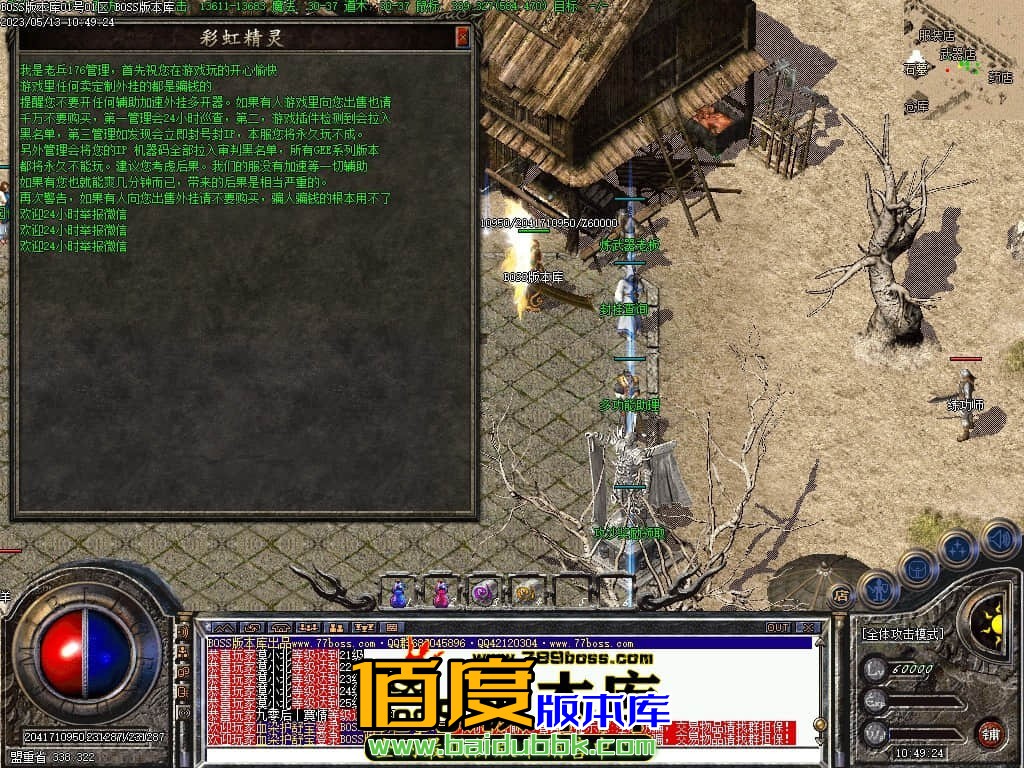This screenshot has height=768, width=1024.
Task: Click the OUT button on chat bar
Action: coord(778,627)
